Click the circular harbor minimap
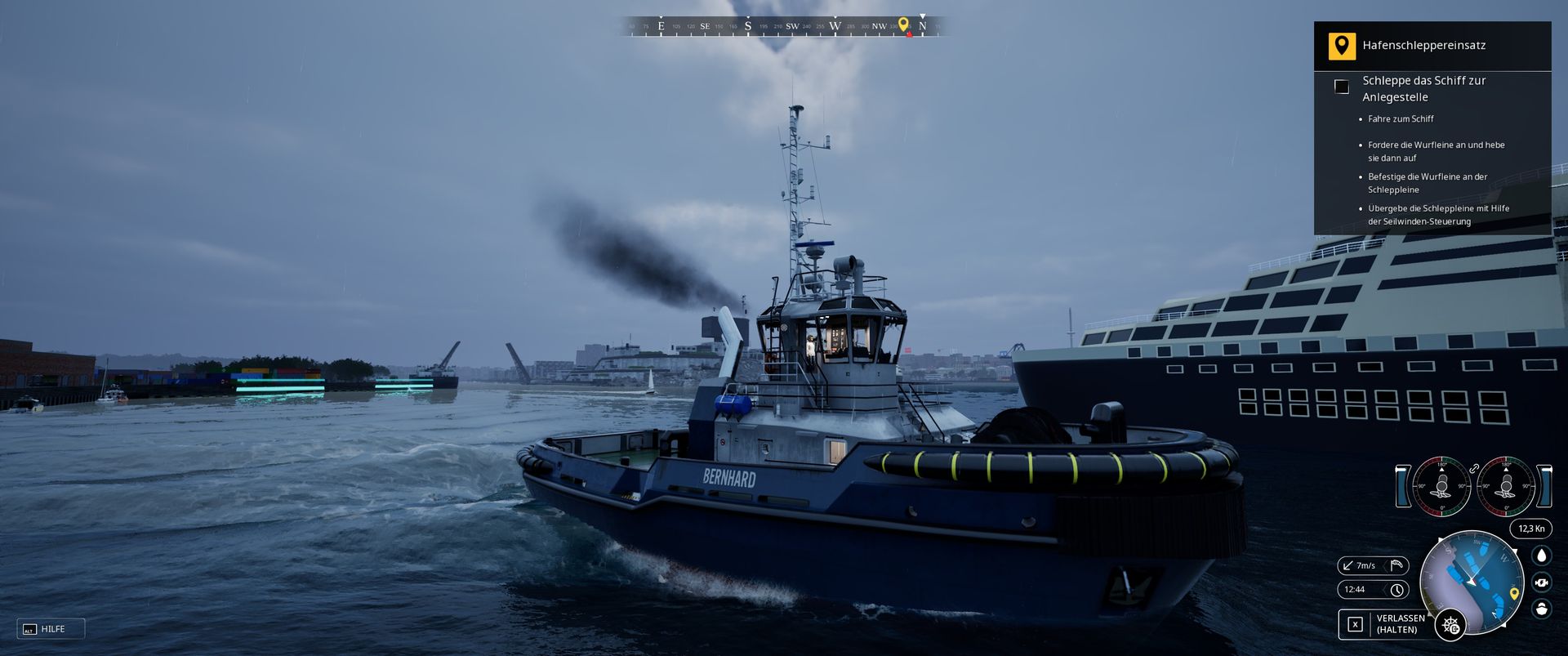Viewport: 1568px width, 656px height. (1472, 582)
